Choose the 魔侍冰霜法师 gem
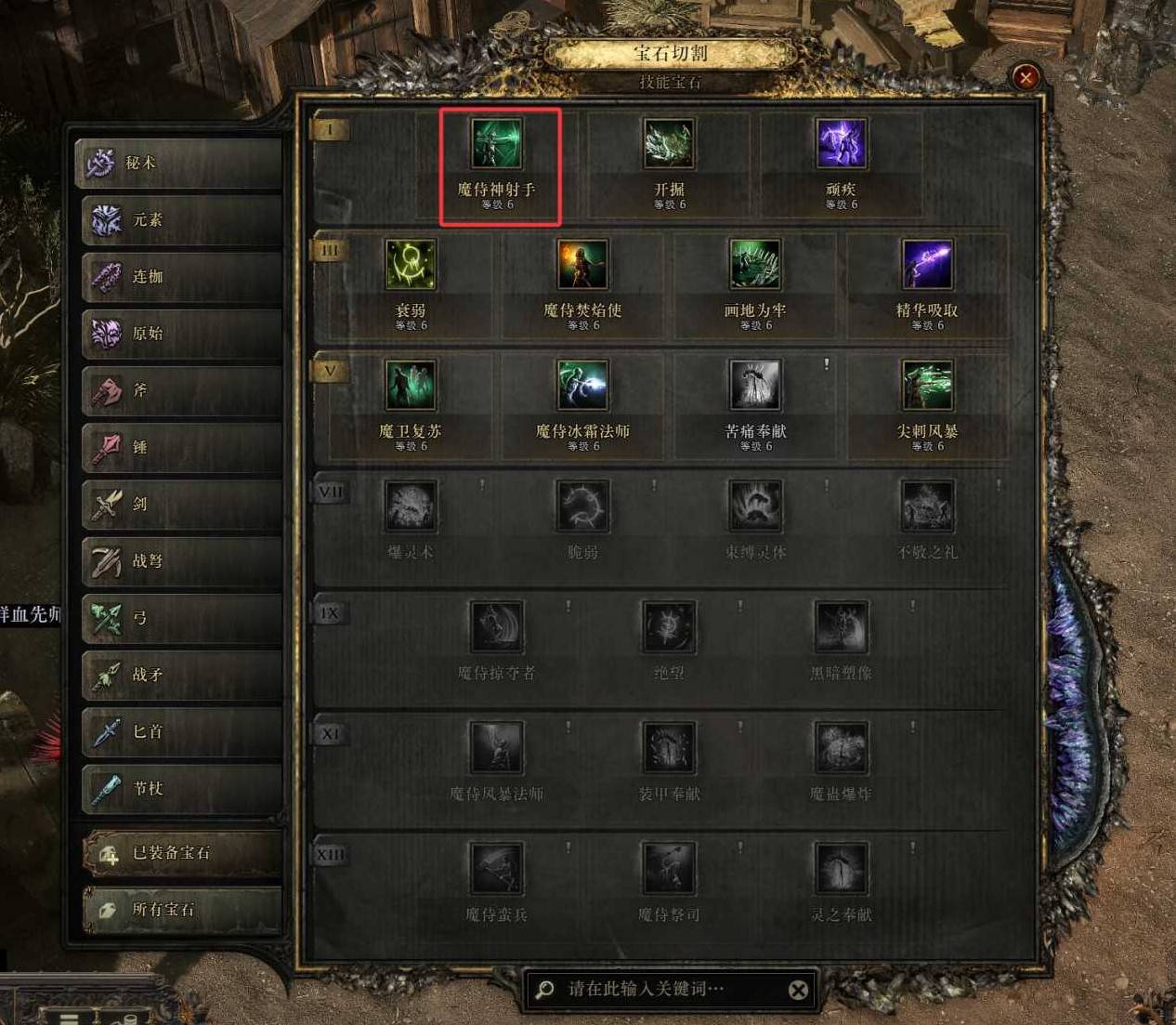 pyautogui.click(x=582, y=387)
